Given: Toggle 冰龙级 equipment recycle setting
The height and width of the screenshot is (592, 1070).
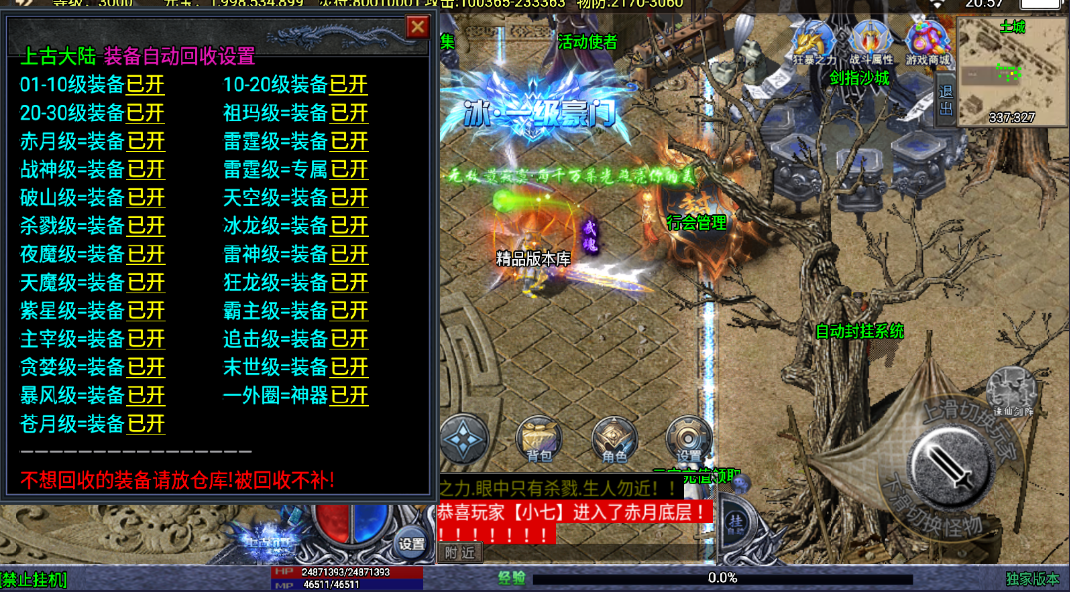Looking at the screenshot, I should (x=349, y=226).
